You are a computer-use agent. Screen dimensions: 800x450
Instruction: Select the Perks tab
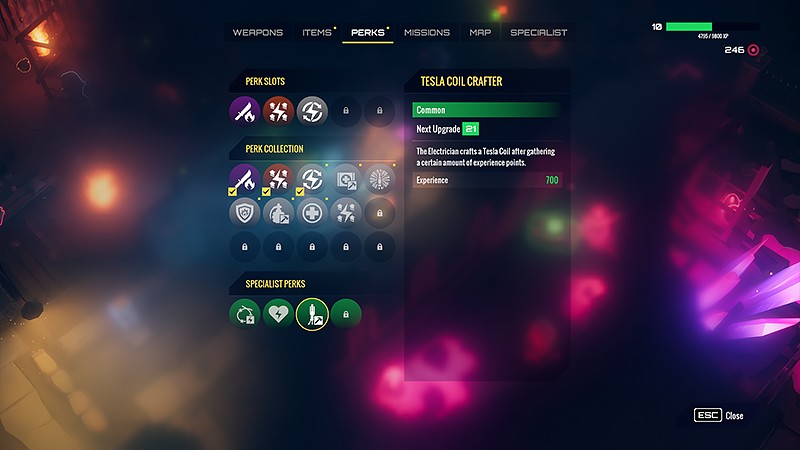[370, 32]
